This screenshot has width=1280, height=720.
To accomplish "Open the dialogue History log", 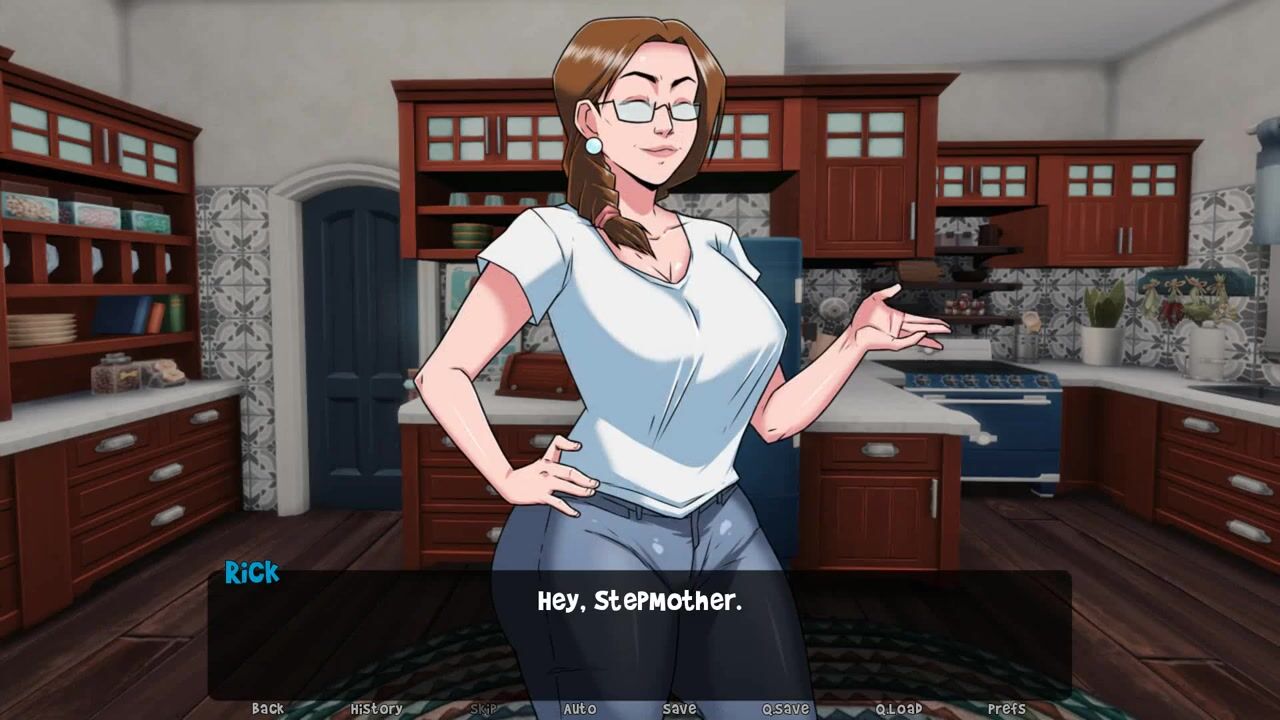I will coord(377,708).
